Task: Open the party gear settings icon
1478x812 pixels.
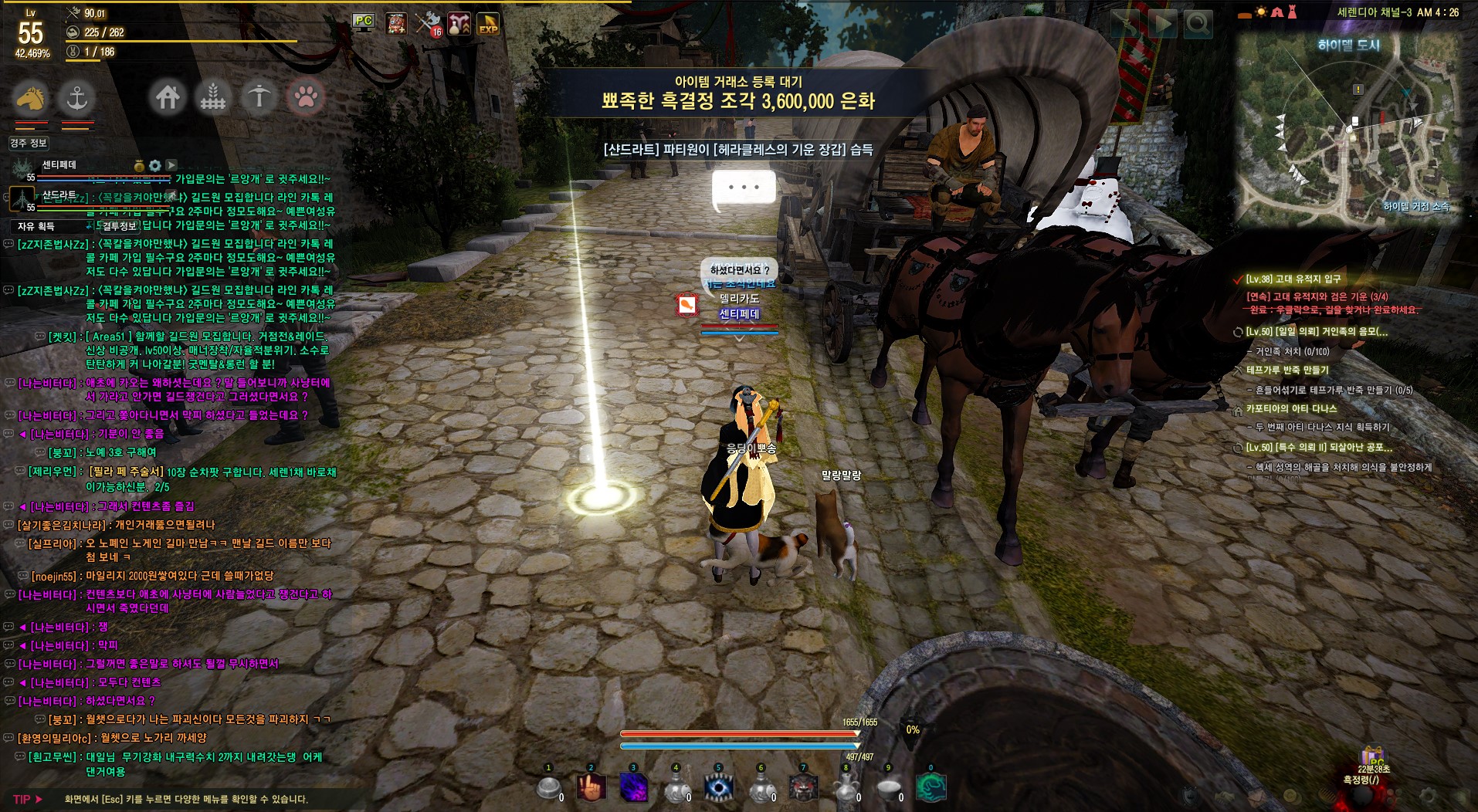Action: (x=155, y=165)
